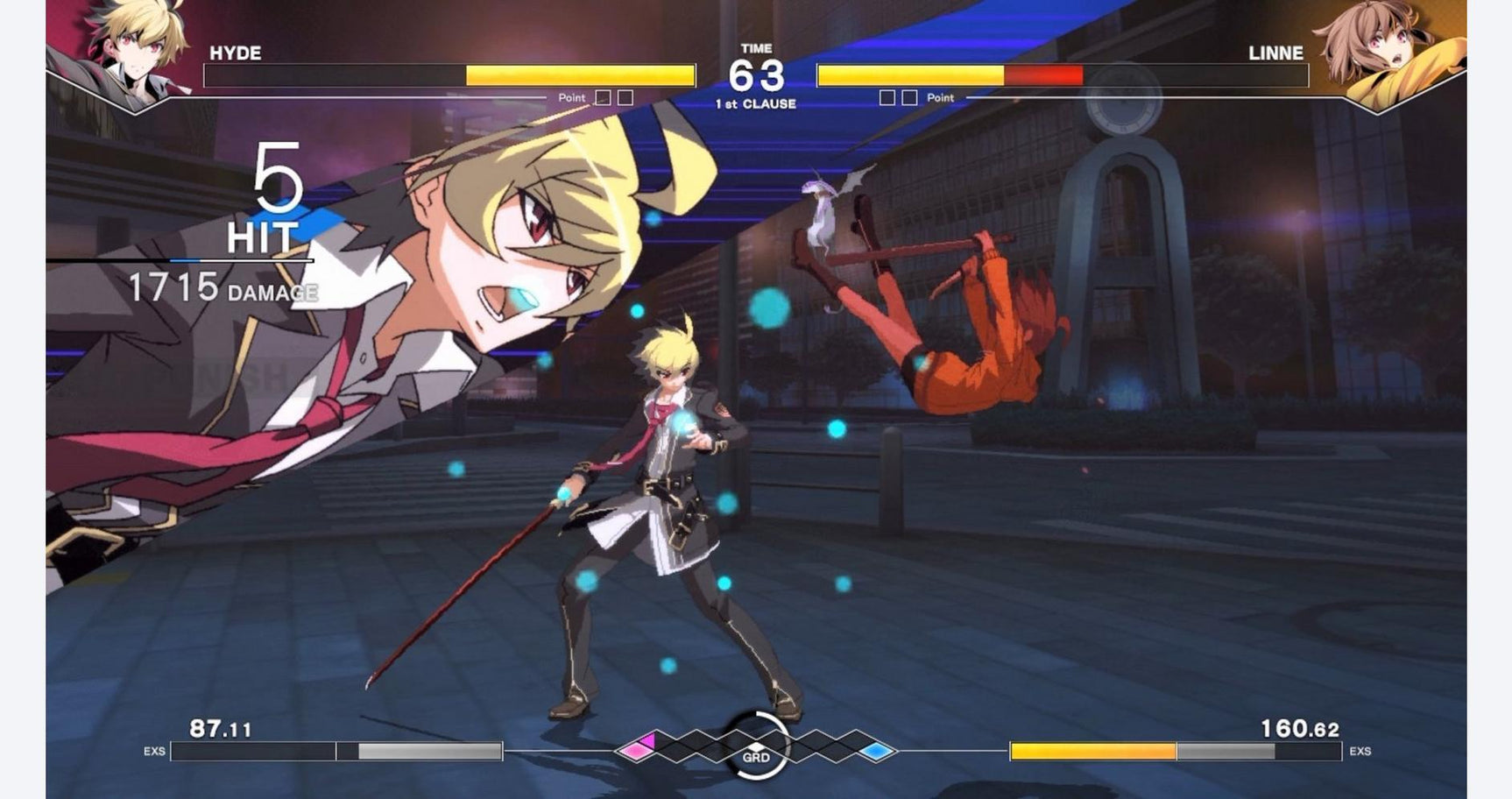
Task: Toggle Linne's second Point round box
Action: [x=909, y=97]
